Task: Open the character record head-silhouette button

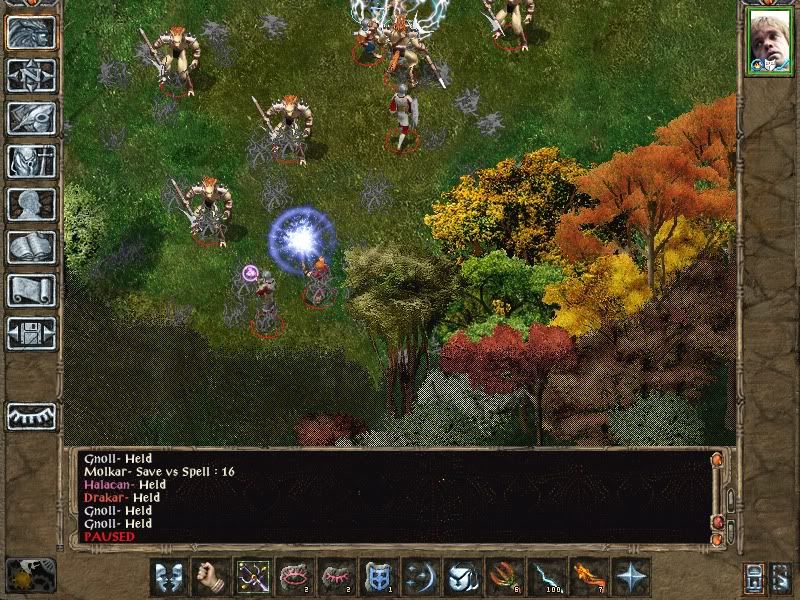Action: tap(31, 204)
